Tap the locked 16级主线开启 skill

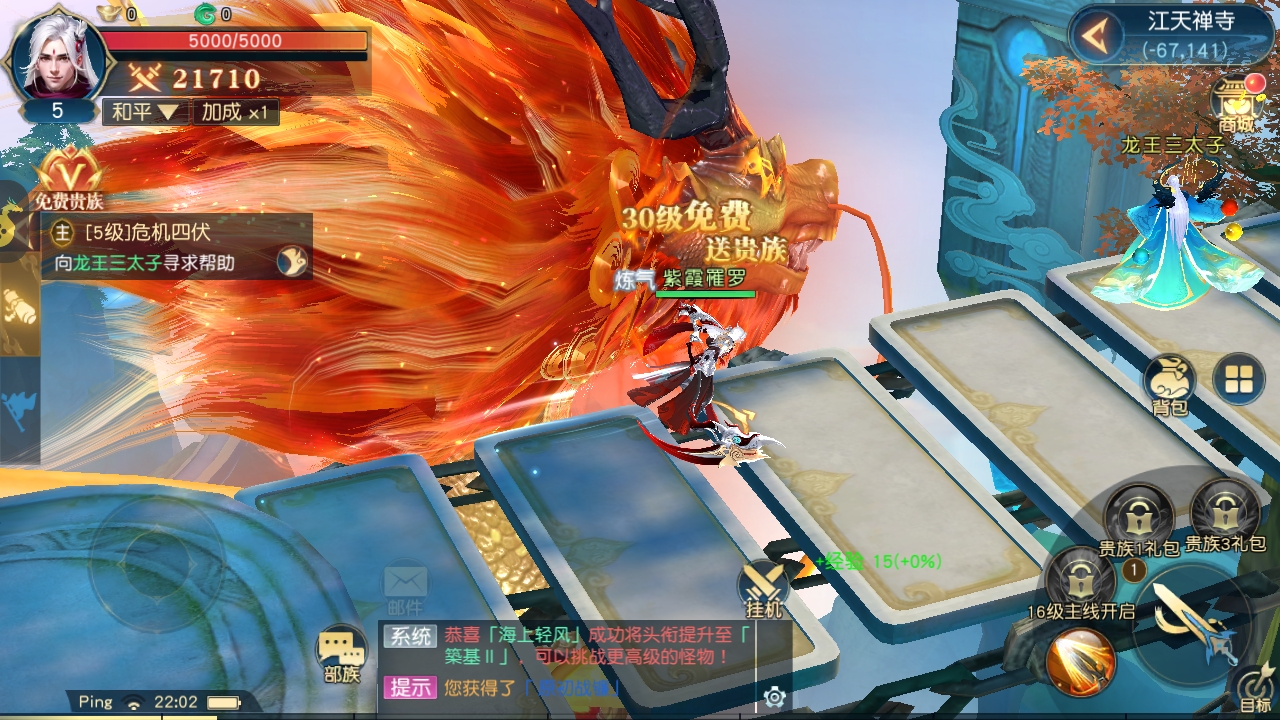click(x=1080, y=578)
